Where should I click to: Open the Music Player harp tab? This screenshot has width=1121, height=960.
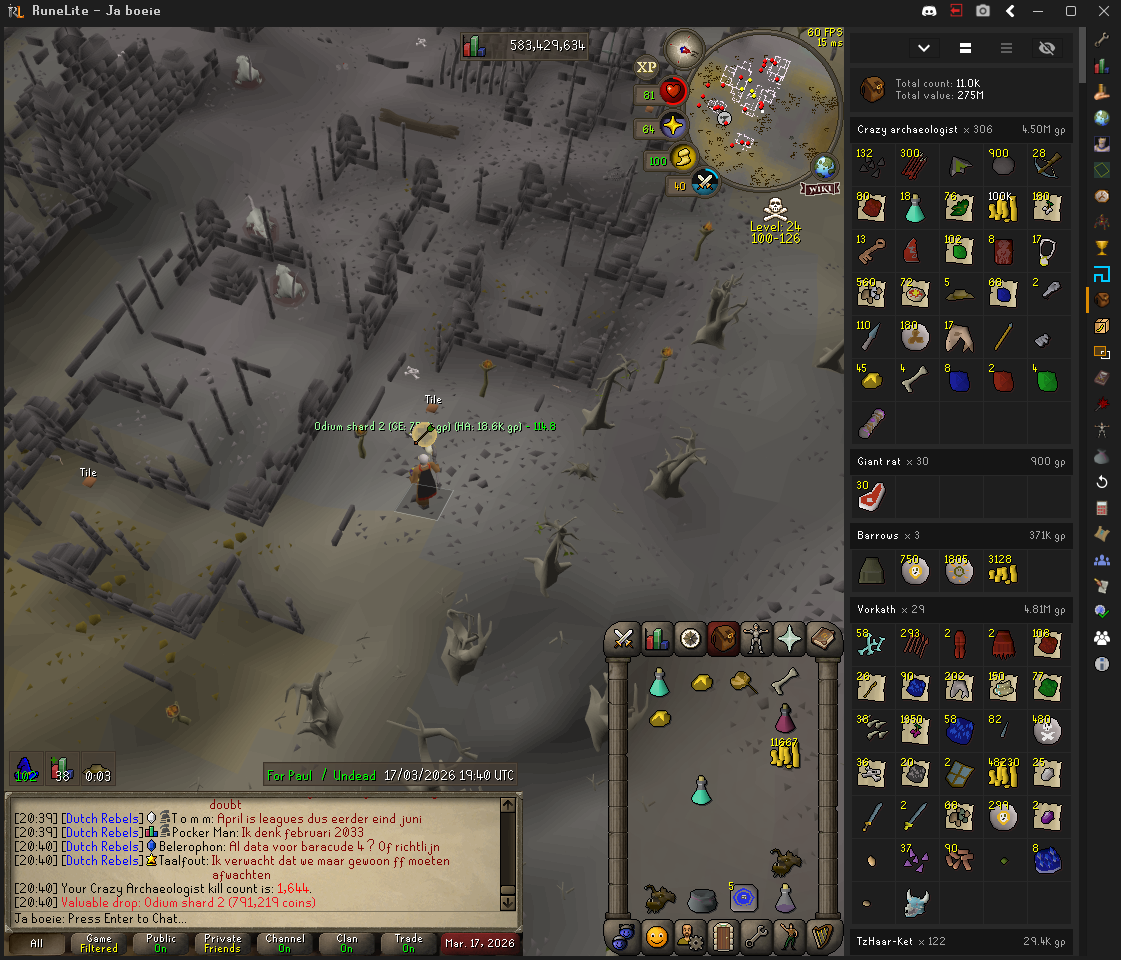[x=822, y=937]
